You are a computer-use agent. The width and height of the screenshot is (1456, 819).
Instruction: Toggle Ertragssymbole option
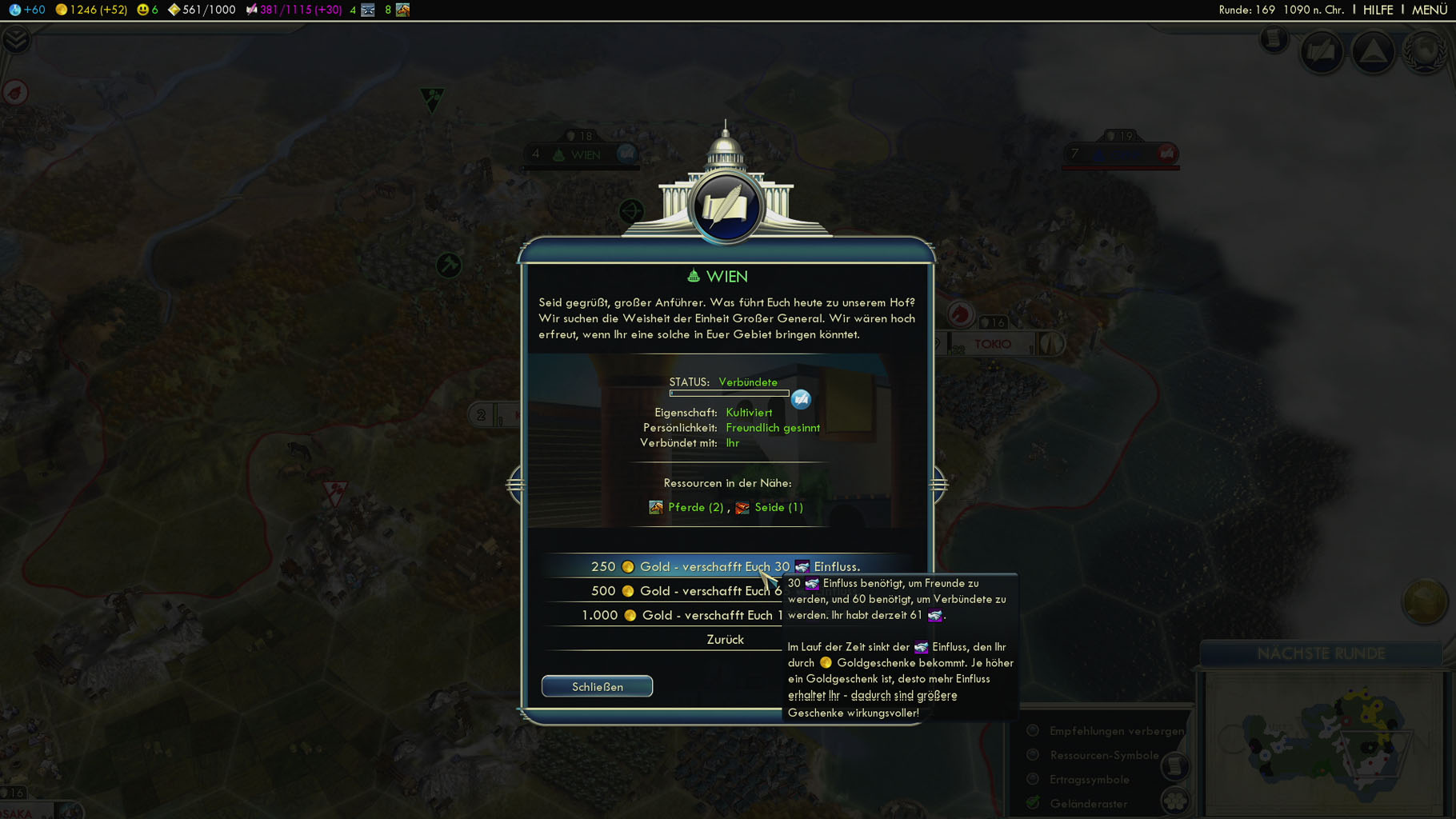pyautogui.click(x=1033, y=780)
